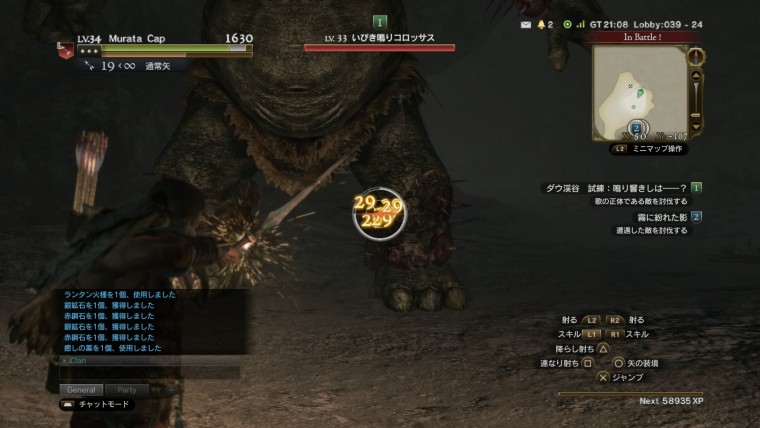The width and height of the screenshot is (760, 428).
Task: Check the yellow bell notifications icon
Action: point(542,23)
